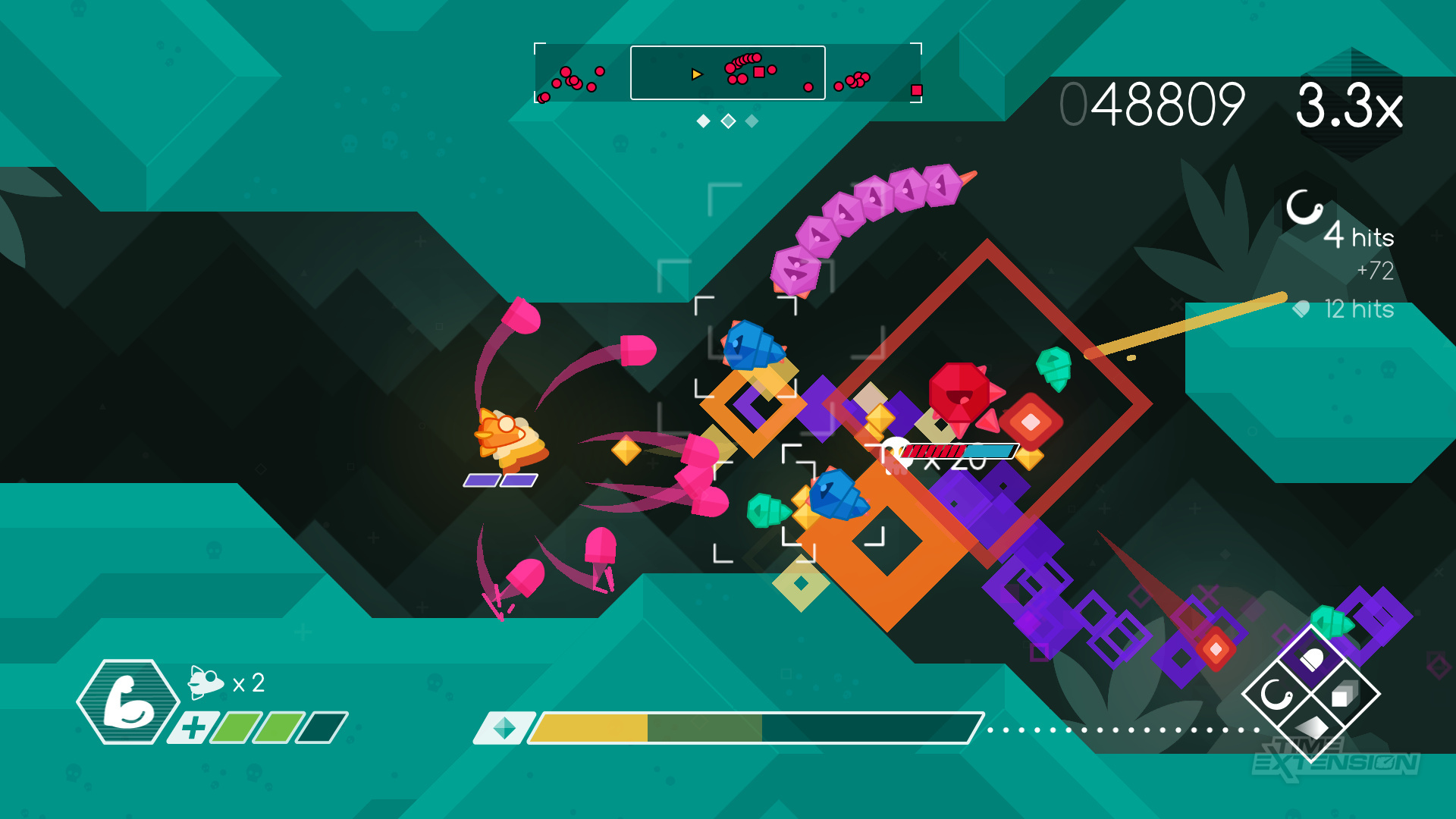Select the white plus health icon
This screenshot has height=819, width=1456.
coord(193,728)
